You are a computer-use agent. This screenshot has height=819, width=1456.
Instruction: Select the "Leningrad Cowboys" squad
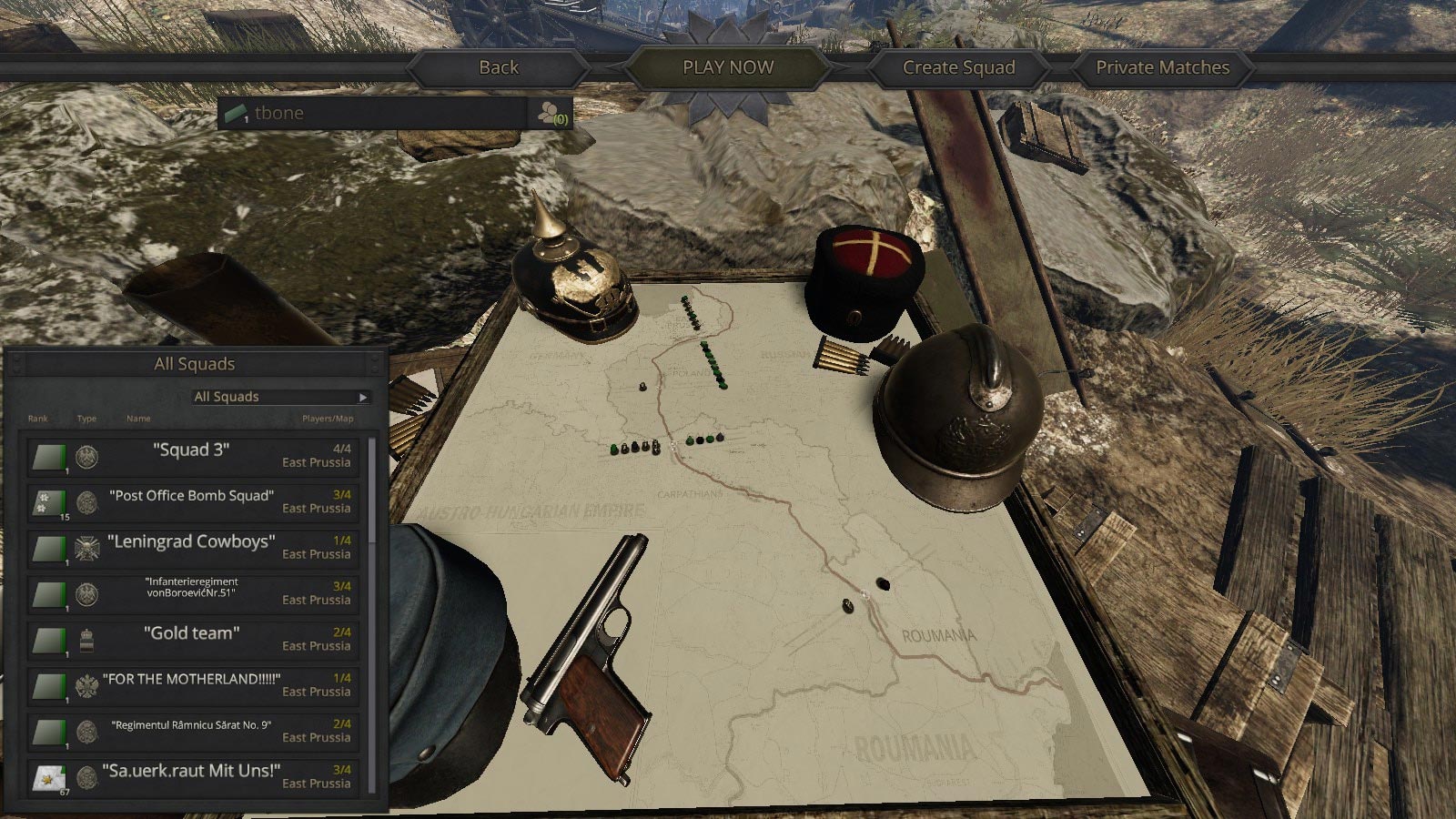[192, 548]
